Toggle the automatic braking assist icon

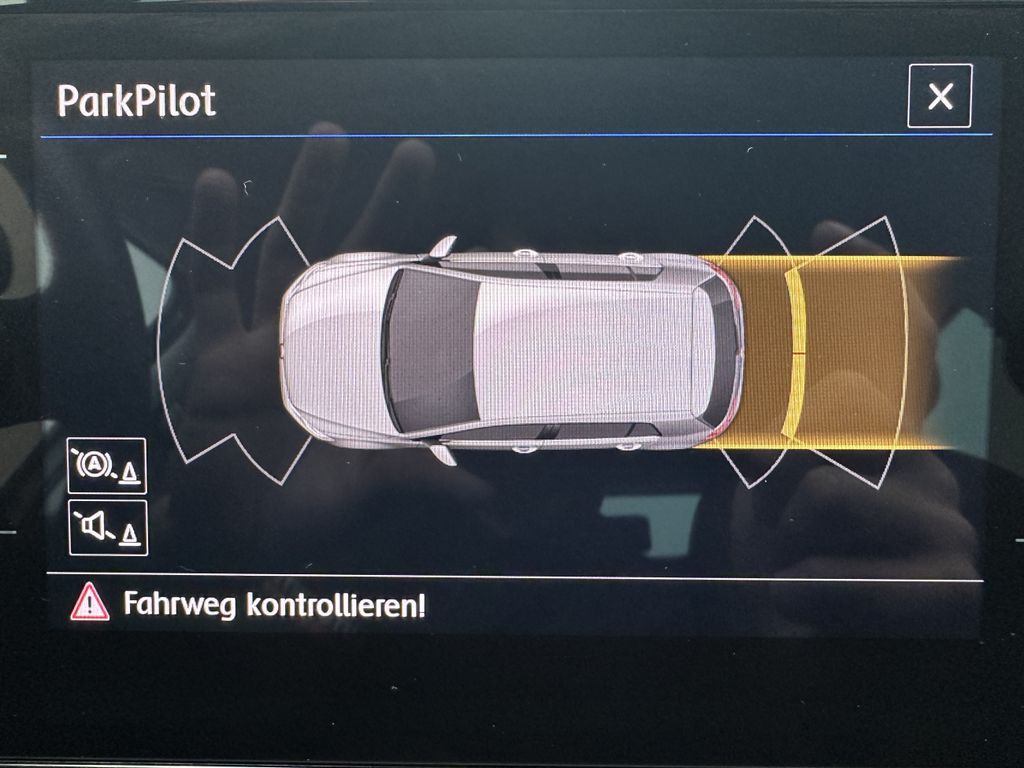(x=107, y=466)
